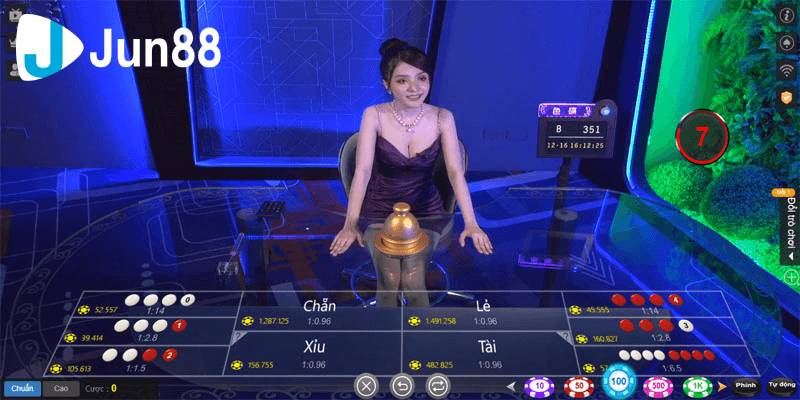Place a bet on Xỉu
This screenshot has height=400, width=800.
coord(316,354)
